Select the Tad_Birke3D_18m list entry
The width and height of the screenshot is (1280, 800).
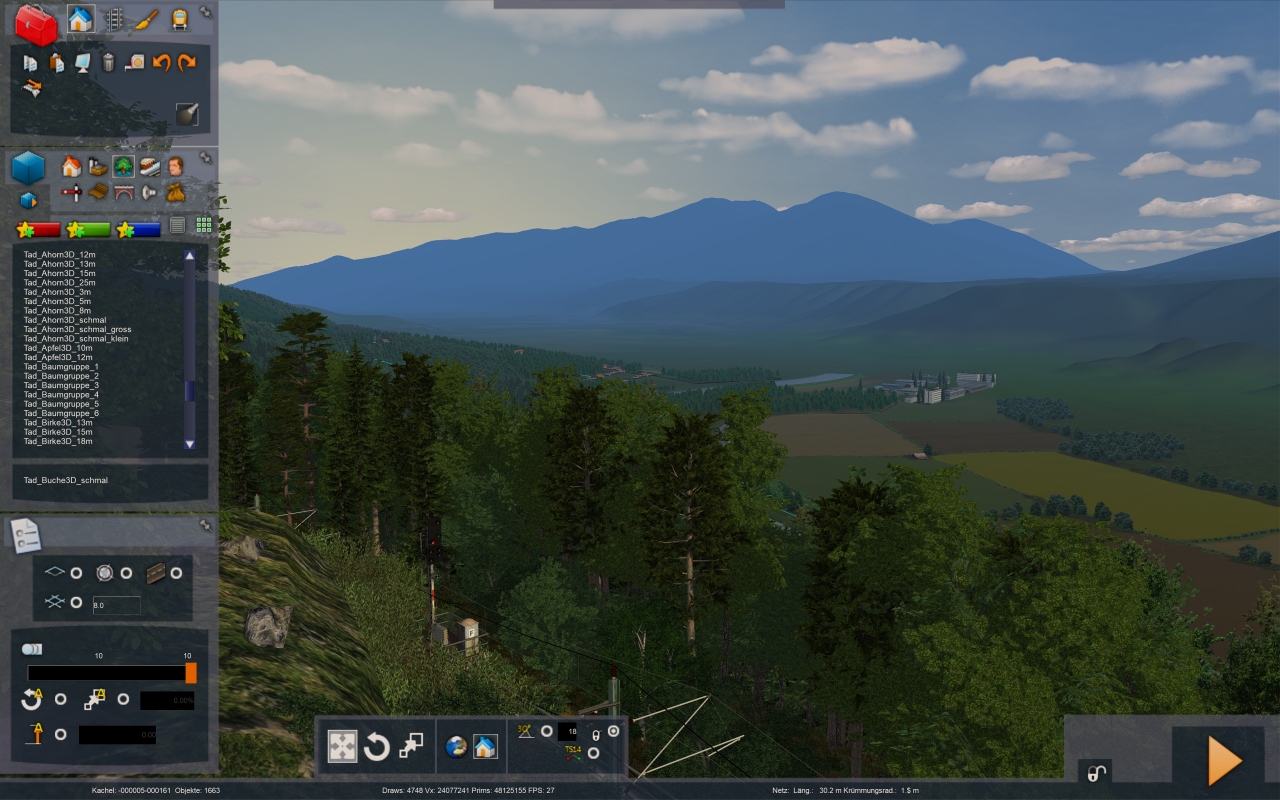(58, 441)
